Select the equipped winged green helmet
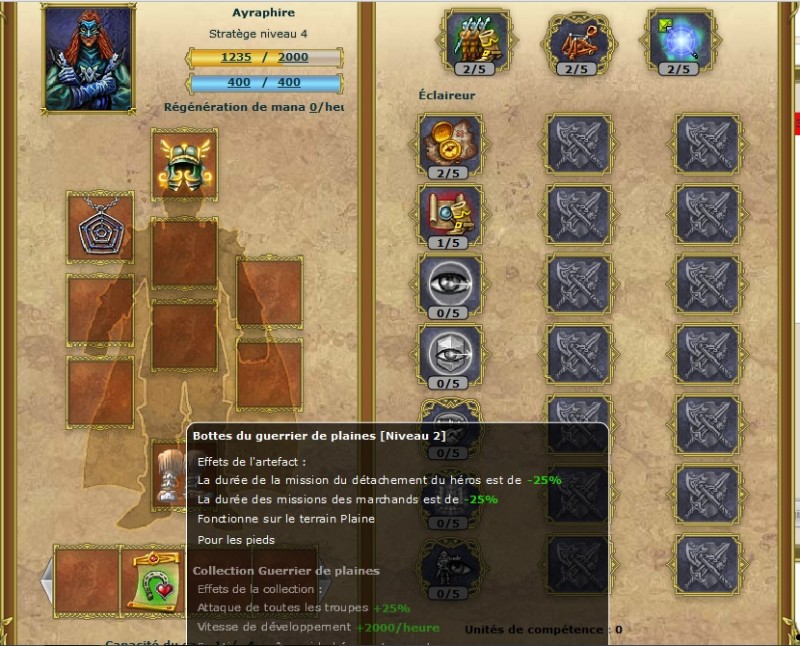 [184, 164]
